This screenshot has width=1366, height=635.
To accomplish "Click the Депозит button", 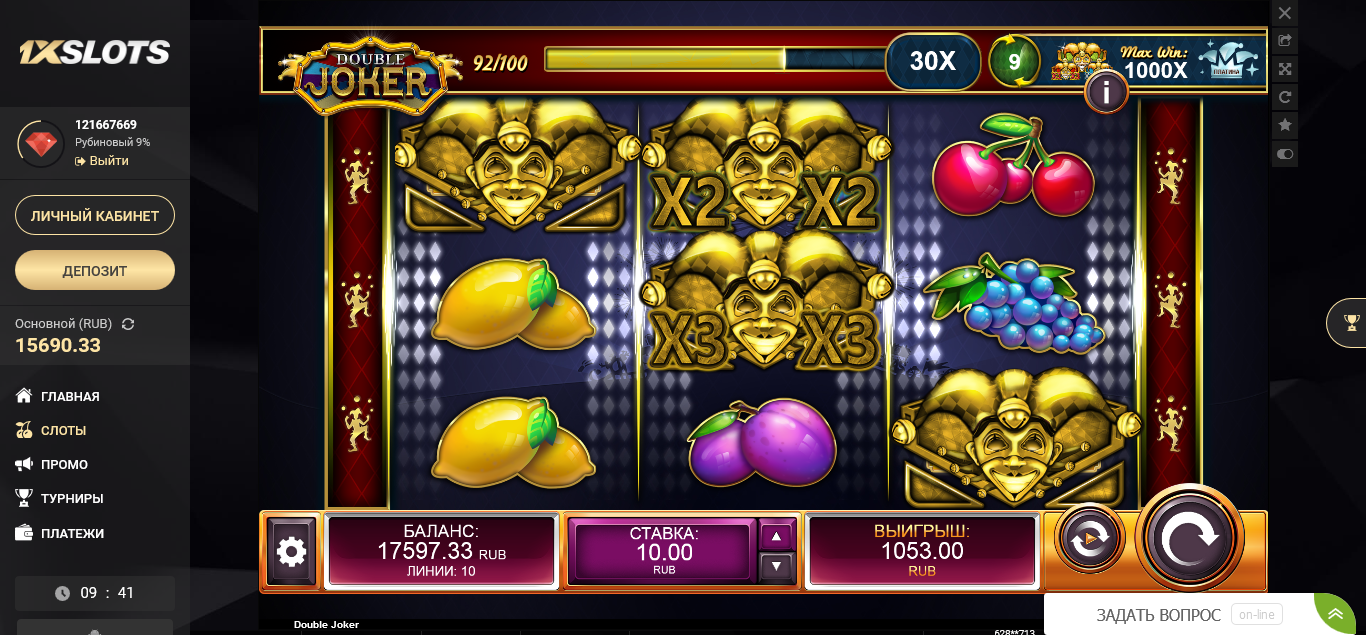I will click(95, 270).
